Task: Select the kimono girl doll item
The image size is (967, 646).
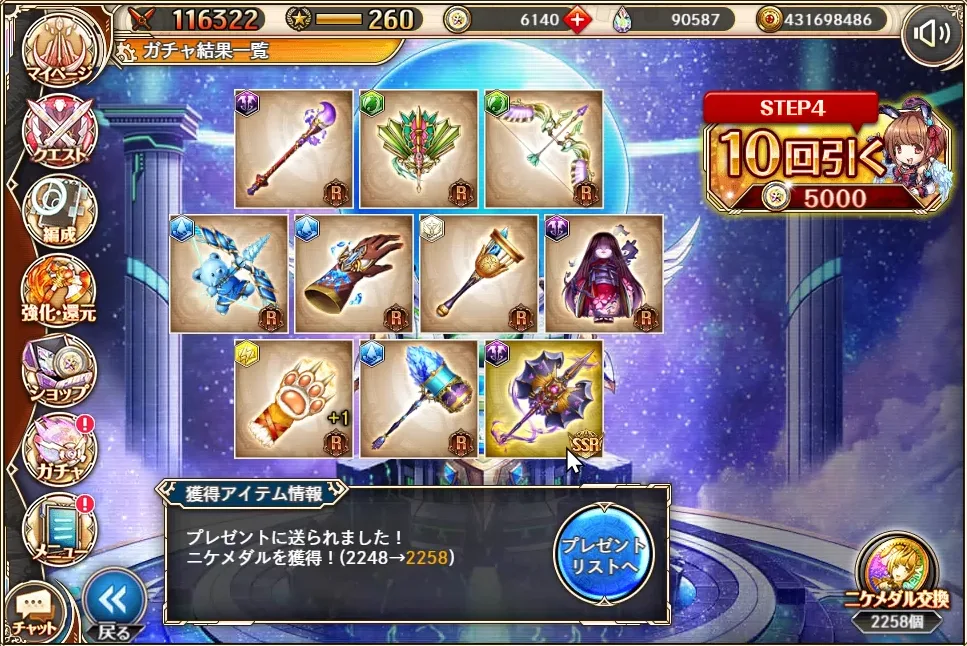Action: [x=604, y=274]
